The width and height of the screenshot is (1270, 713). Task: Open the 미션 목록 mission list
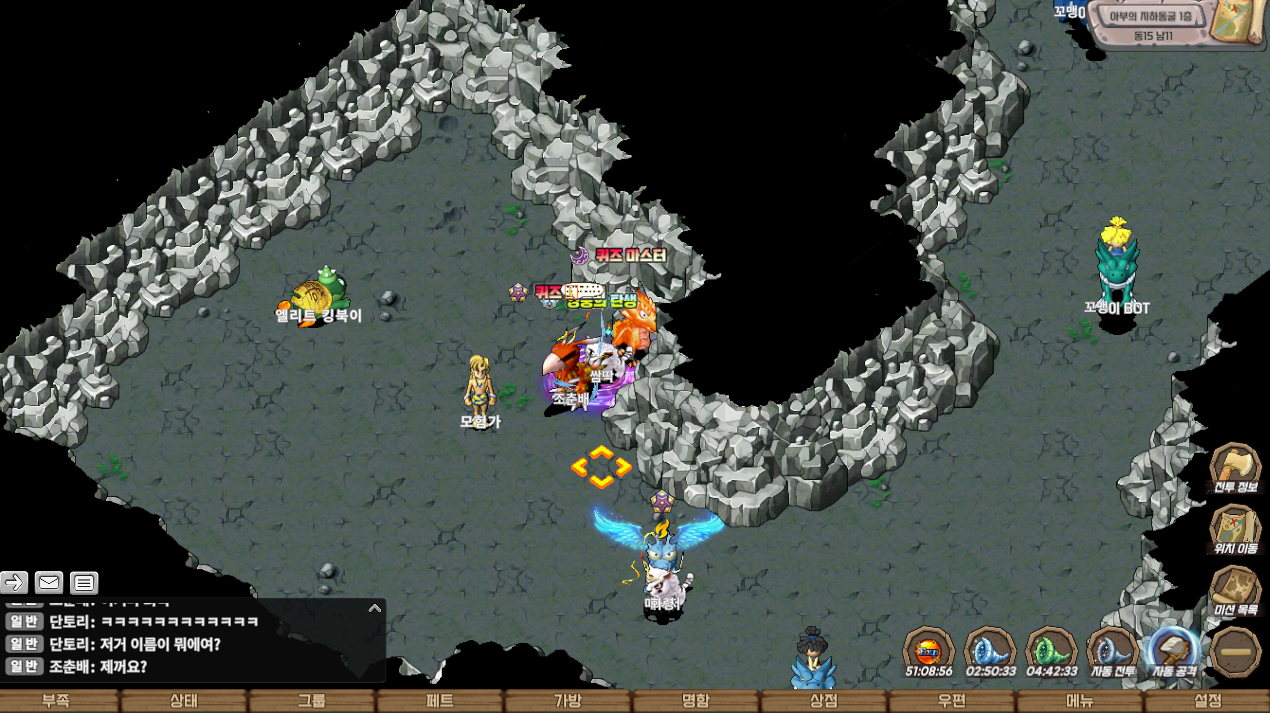tap(1235, 590)
